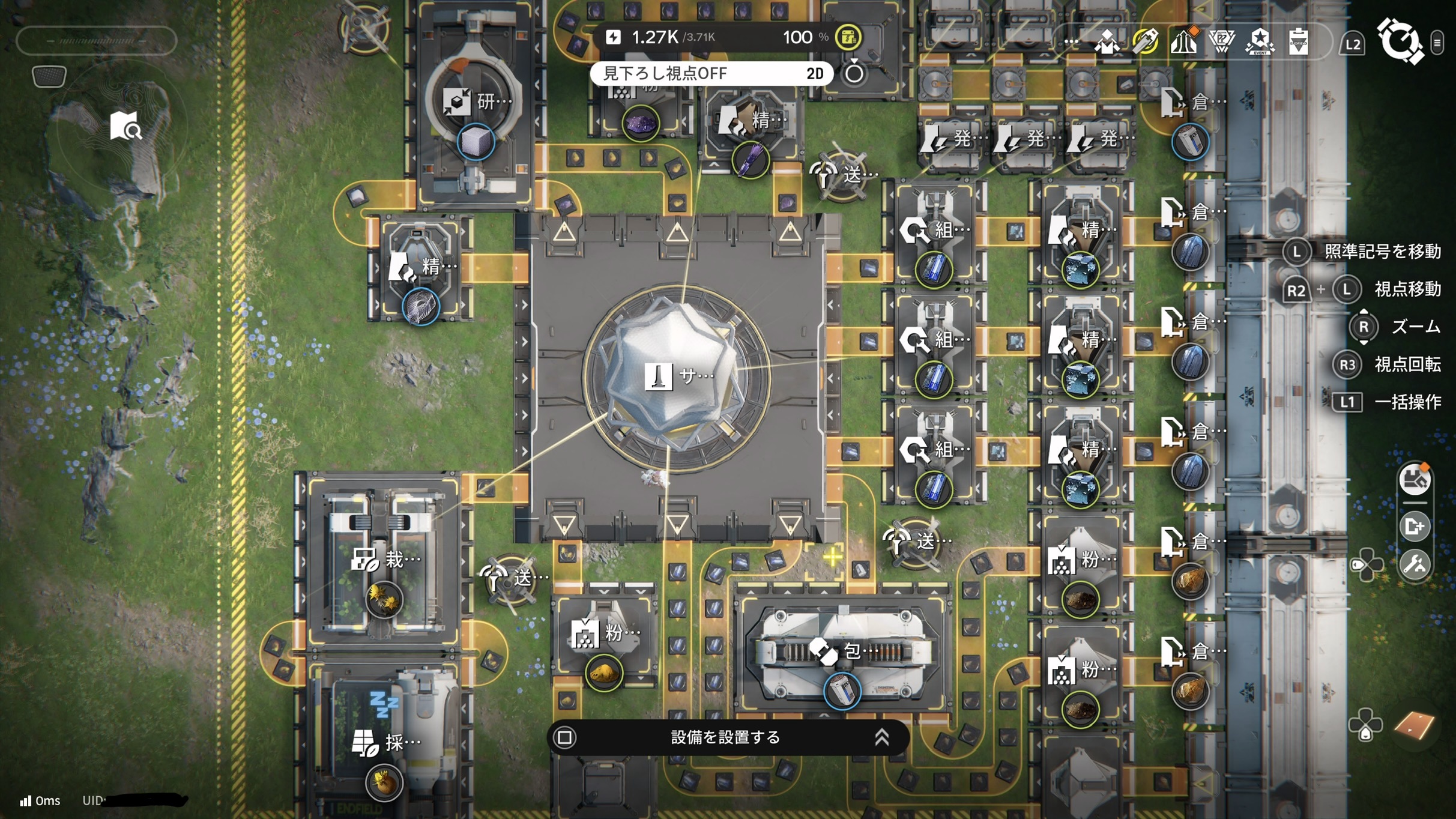Select the P.P. triangle emblem icon
This screenshot has width=1456, height=819.
[1221, 42]
